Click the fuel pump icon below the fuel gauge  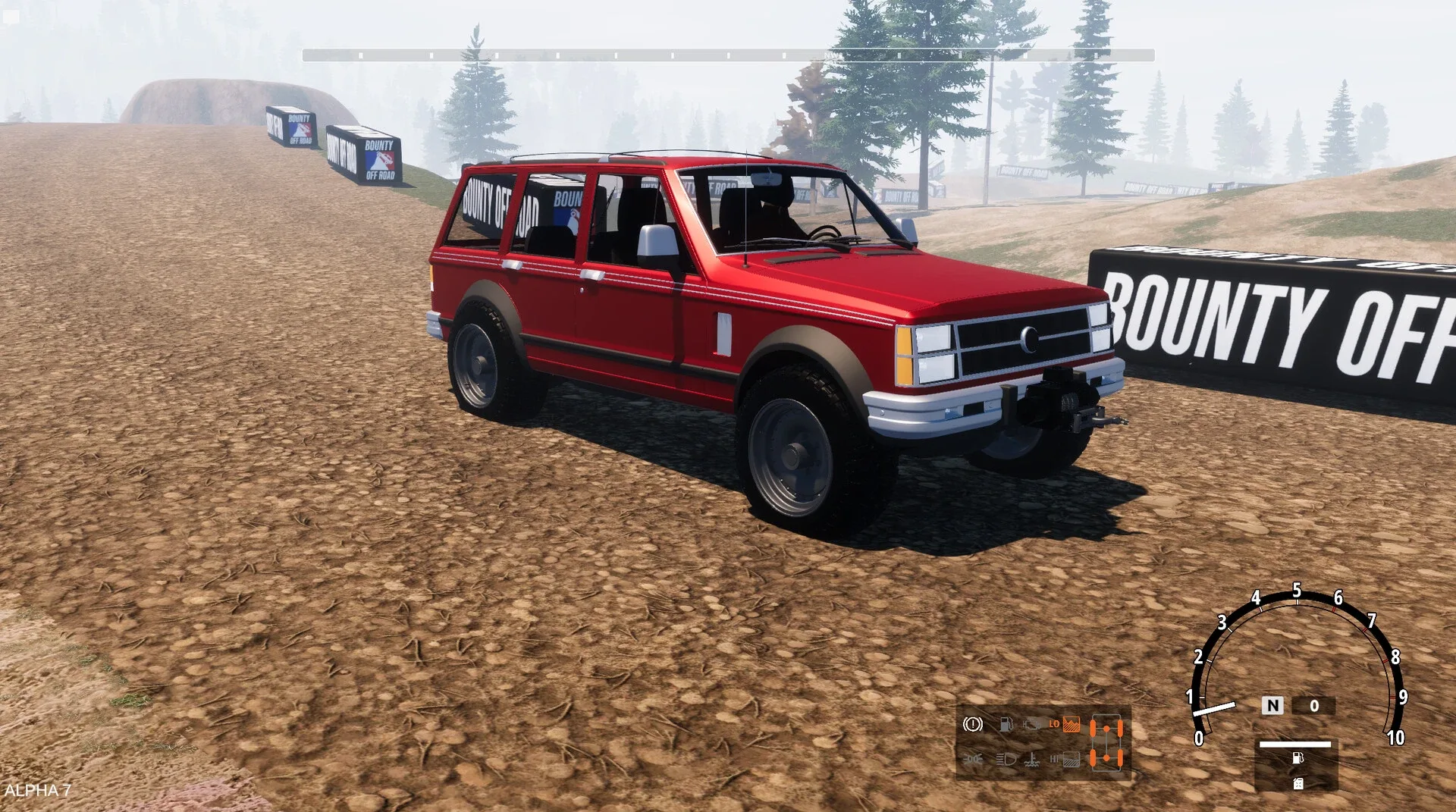pyautogui.click(x=1298, y=758)
